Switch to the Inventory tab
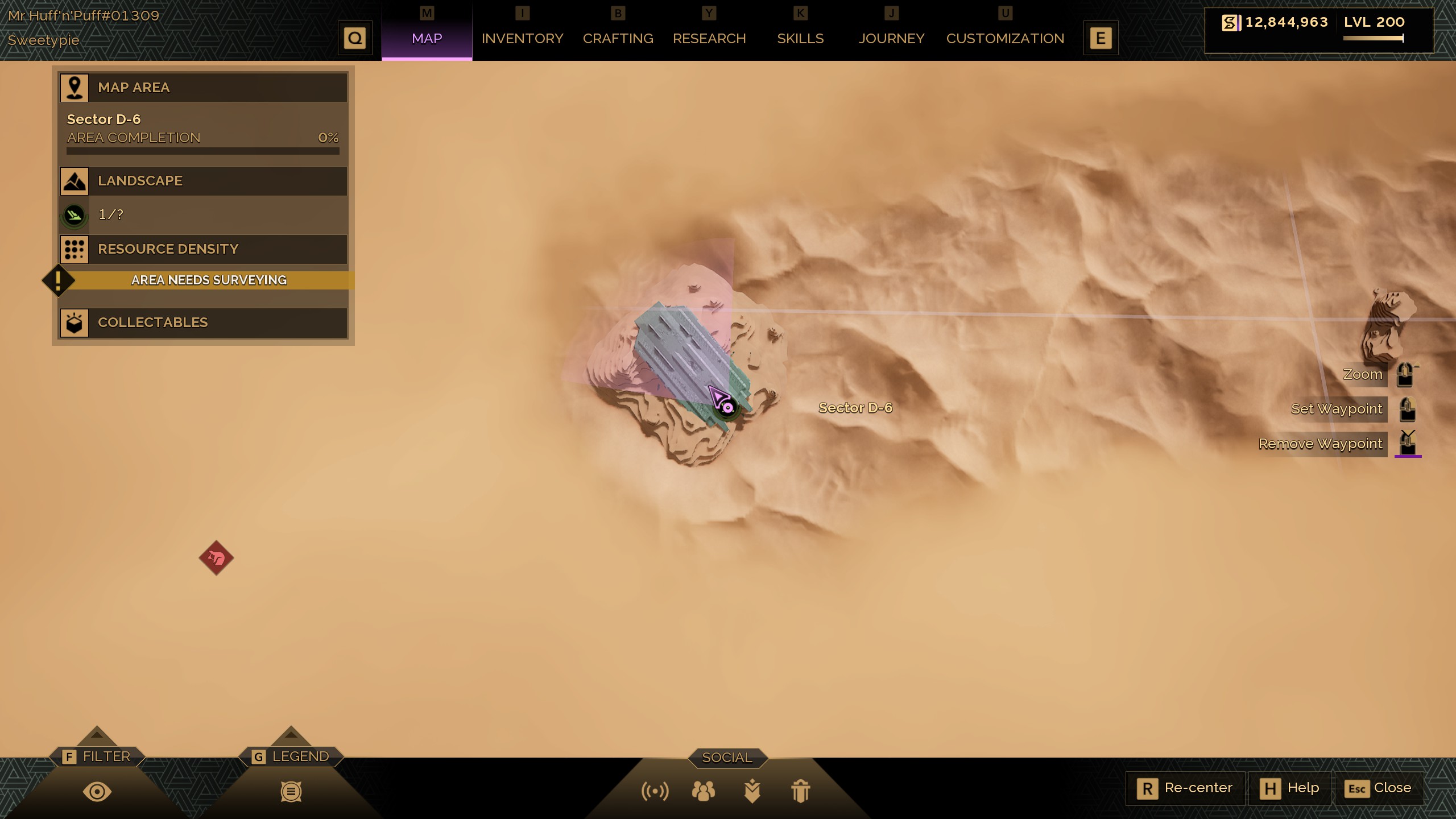1456x819 pixels. [x=522, y=39]
